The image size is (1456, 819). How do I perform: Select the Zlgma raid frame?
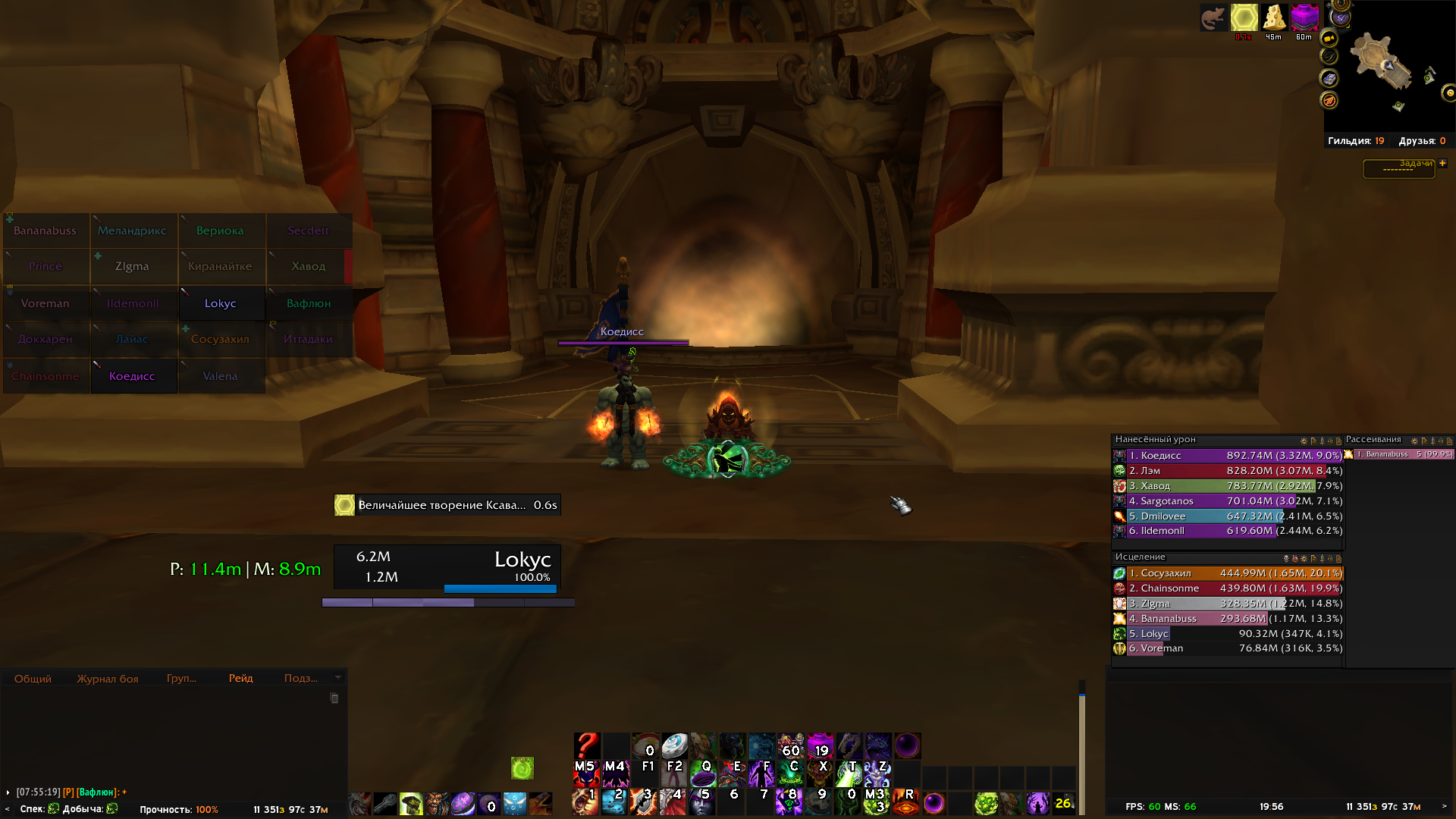tap(133, 266)
